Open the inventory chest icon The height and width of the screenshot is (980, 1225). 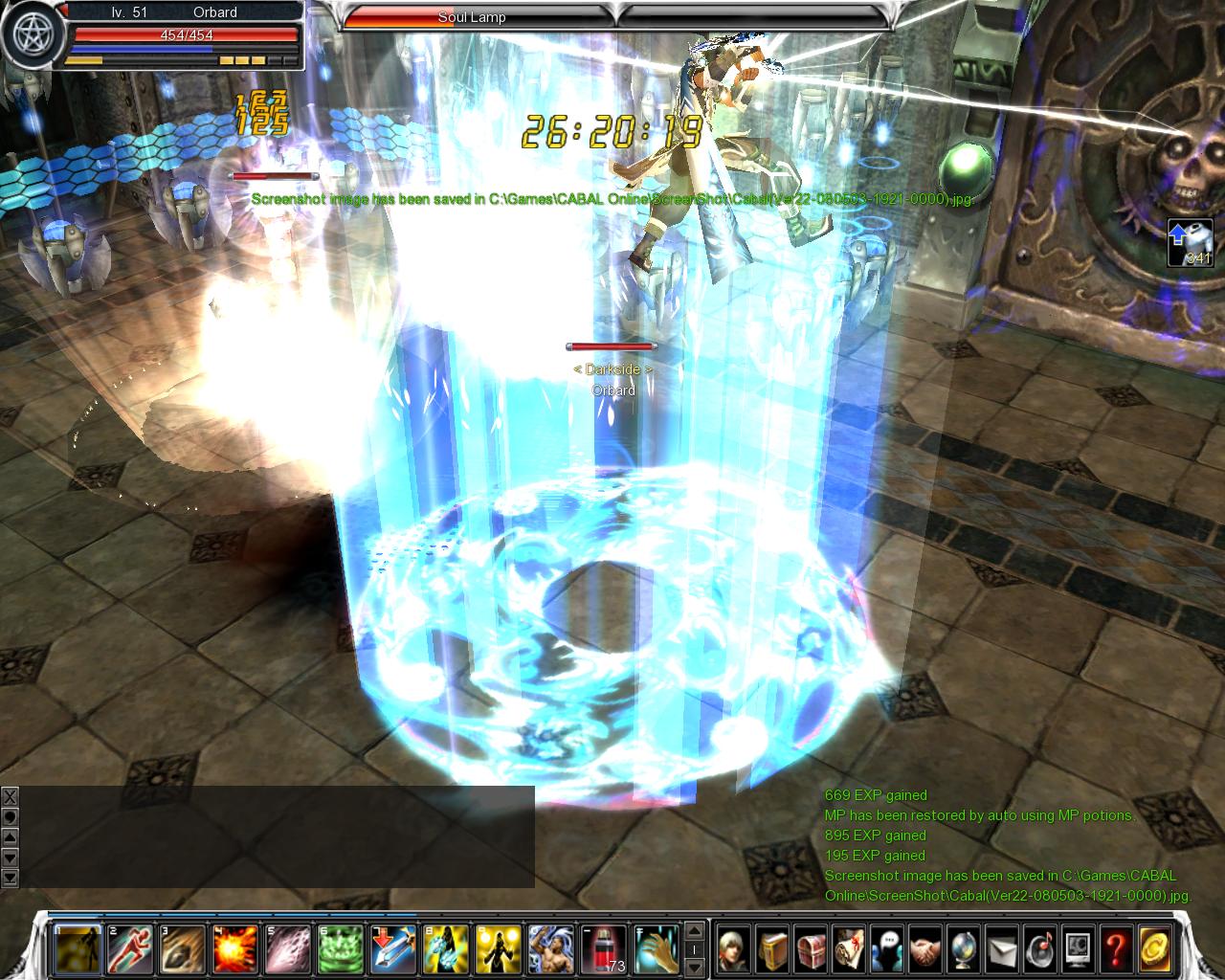click(x=811, y=949)
